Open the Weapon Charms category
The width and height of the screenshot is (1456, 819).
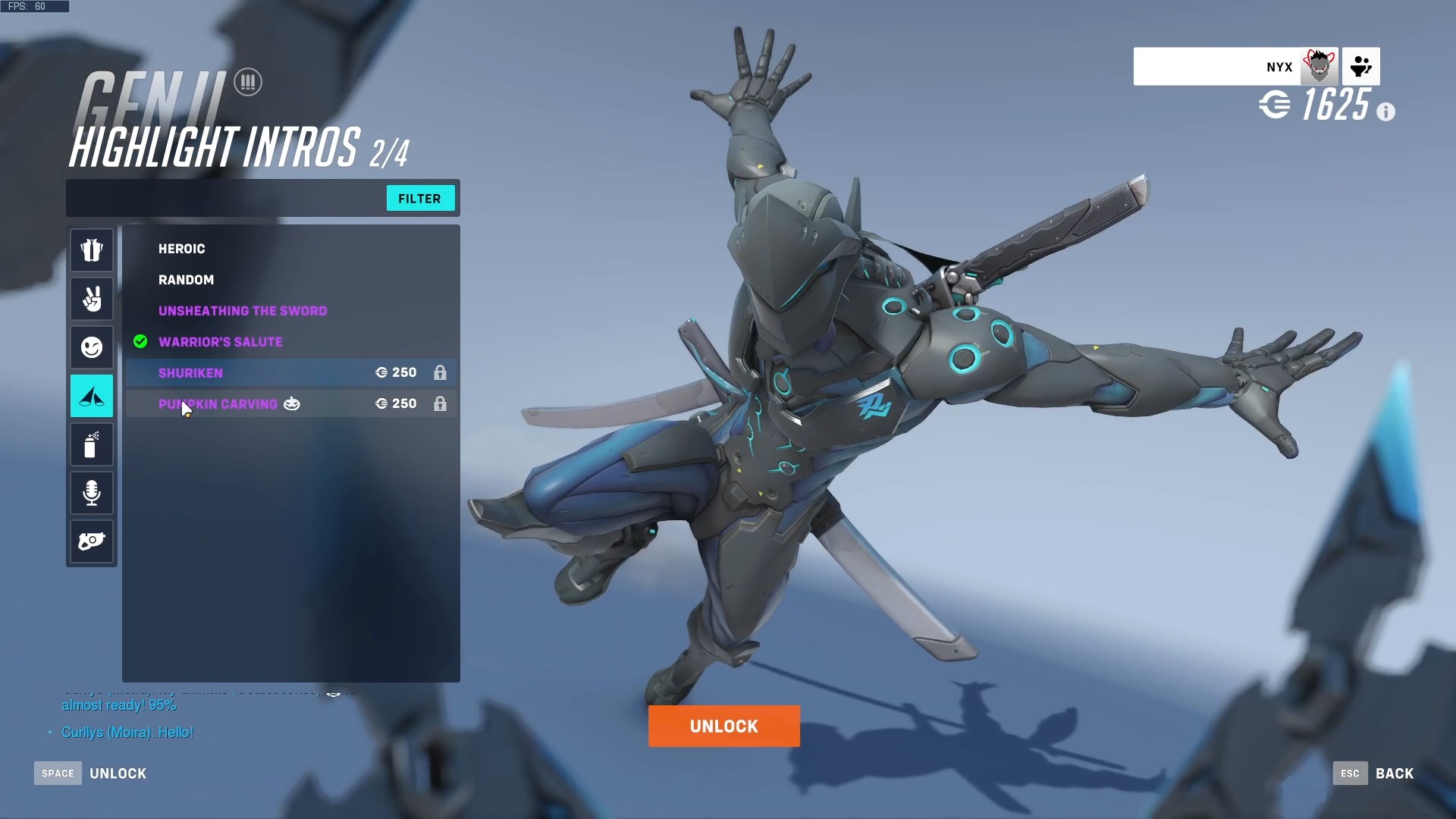pyautogui.click(x=91, y=541)
